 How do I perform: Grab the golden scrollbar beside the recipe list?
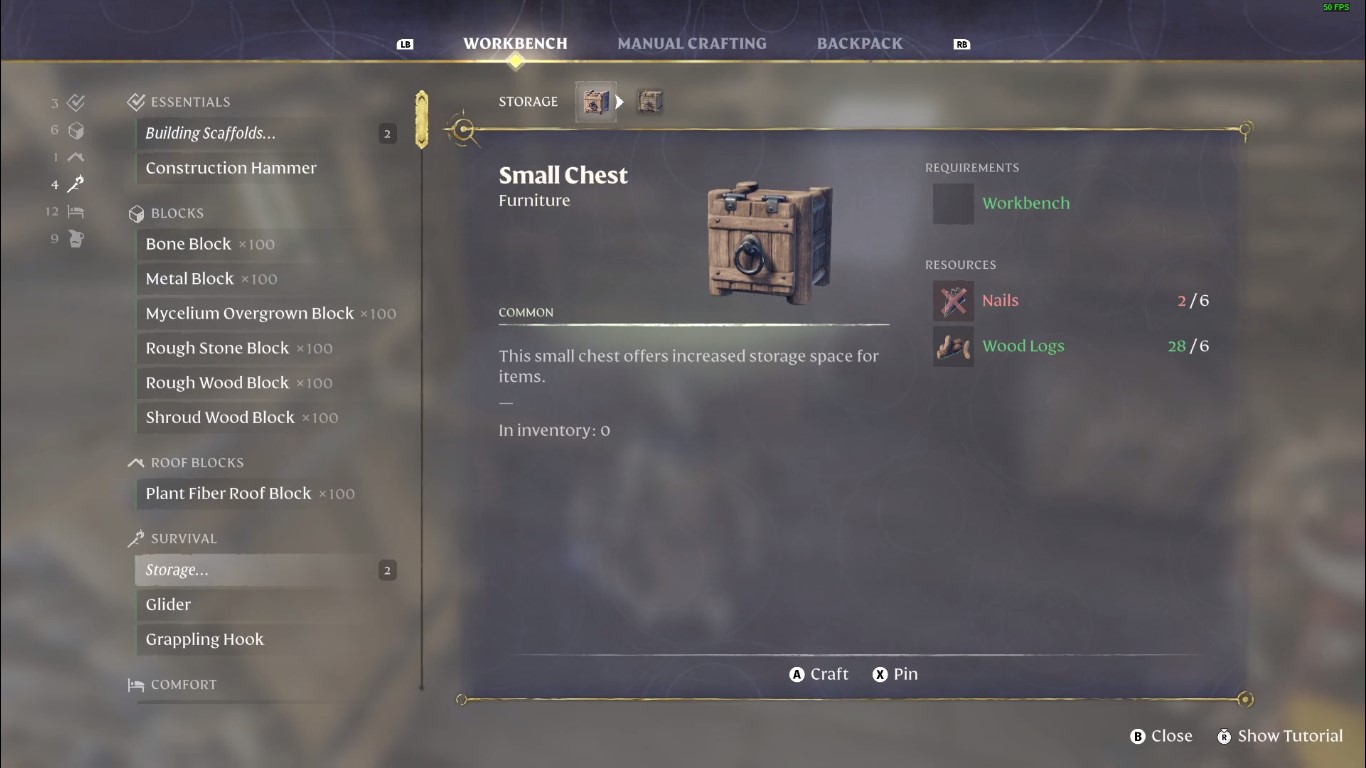(421, 120)
